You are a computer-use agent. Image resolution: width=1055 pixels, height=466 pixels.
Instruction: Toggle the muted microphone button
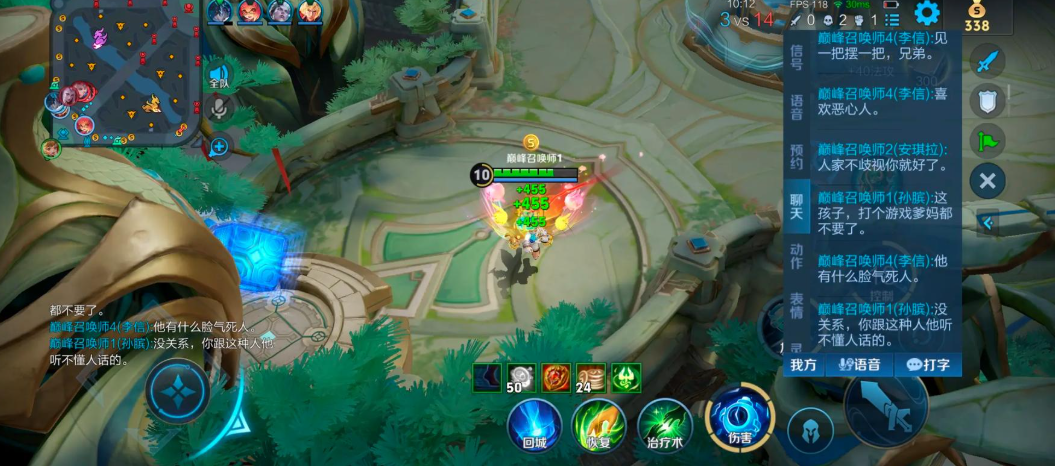[x=219, y=109]
